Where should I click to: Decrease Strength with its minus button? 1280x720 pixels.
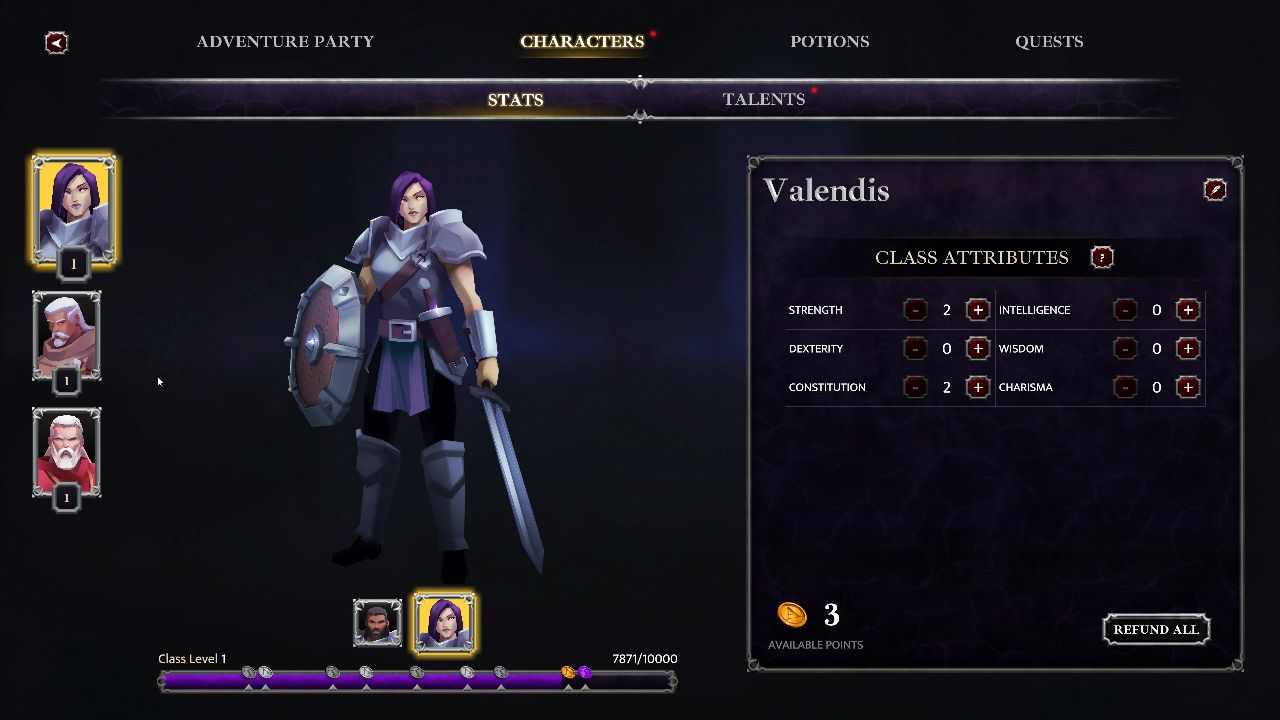point(916,310)
